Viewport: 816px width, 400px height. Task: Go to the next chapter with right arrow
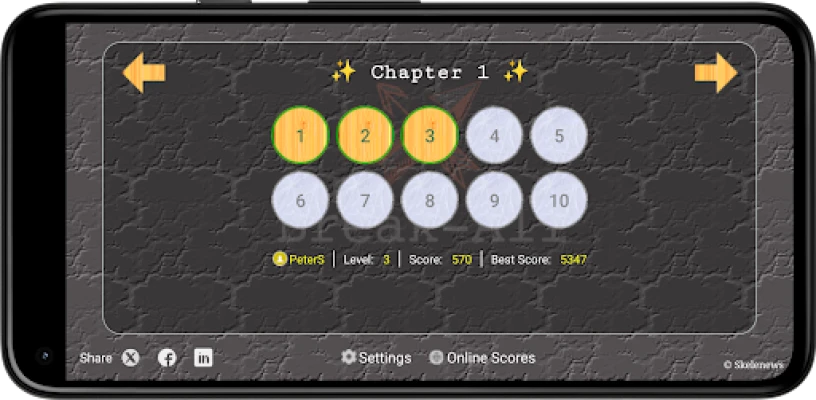click(x=715, y=73)
